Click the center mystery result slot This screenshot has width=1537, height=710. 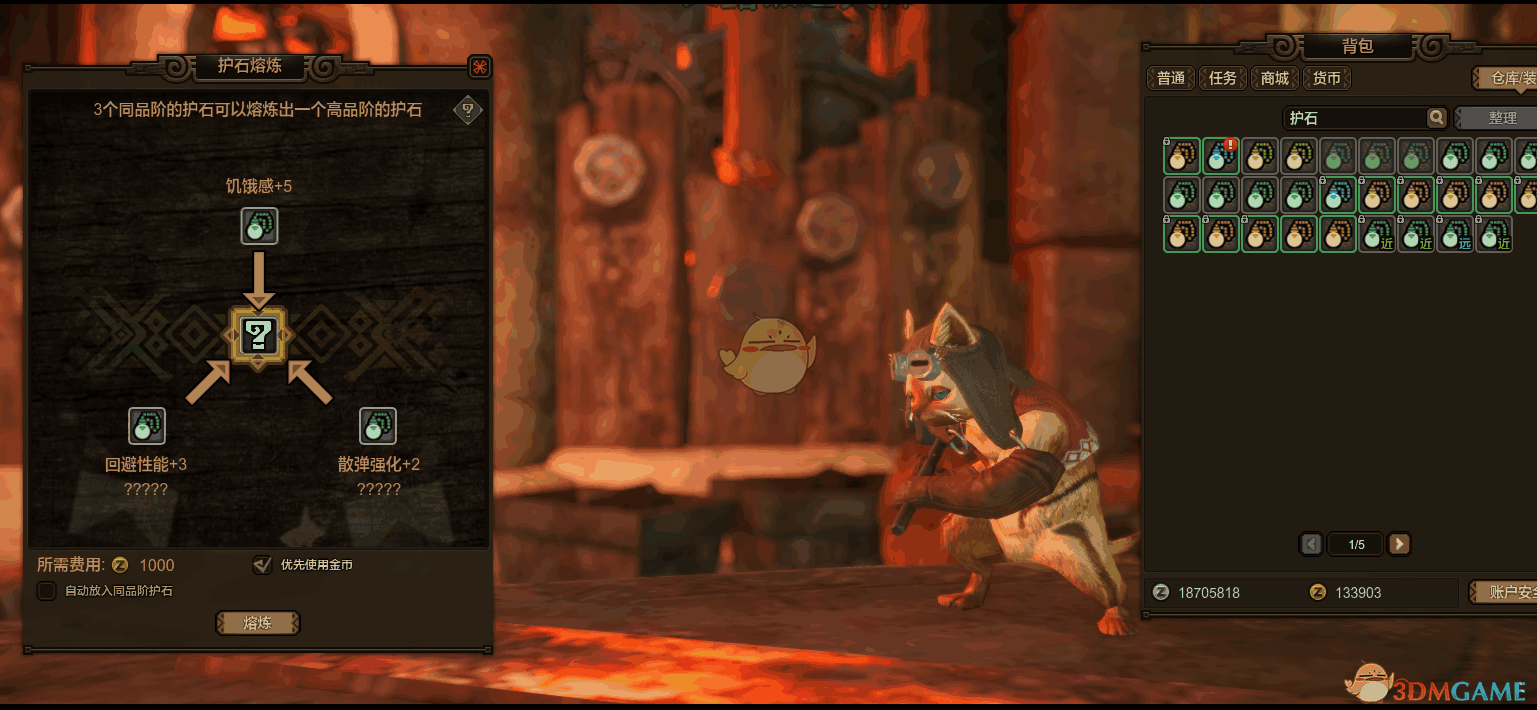[259, 335]
